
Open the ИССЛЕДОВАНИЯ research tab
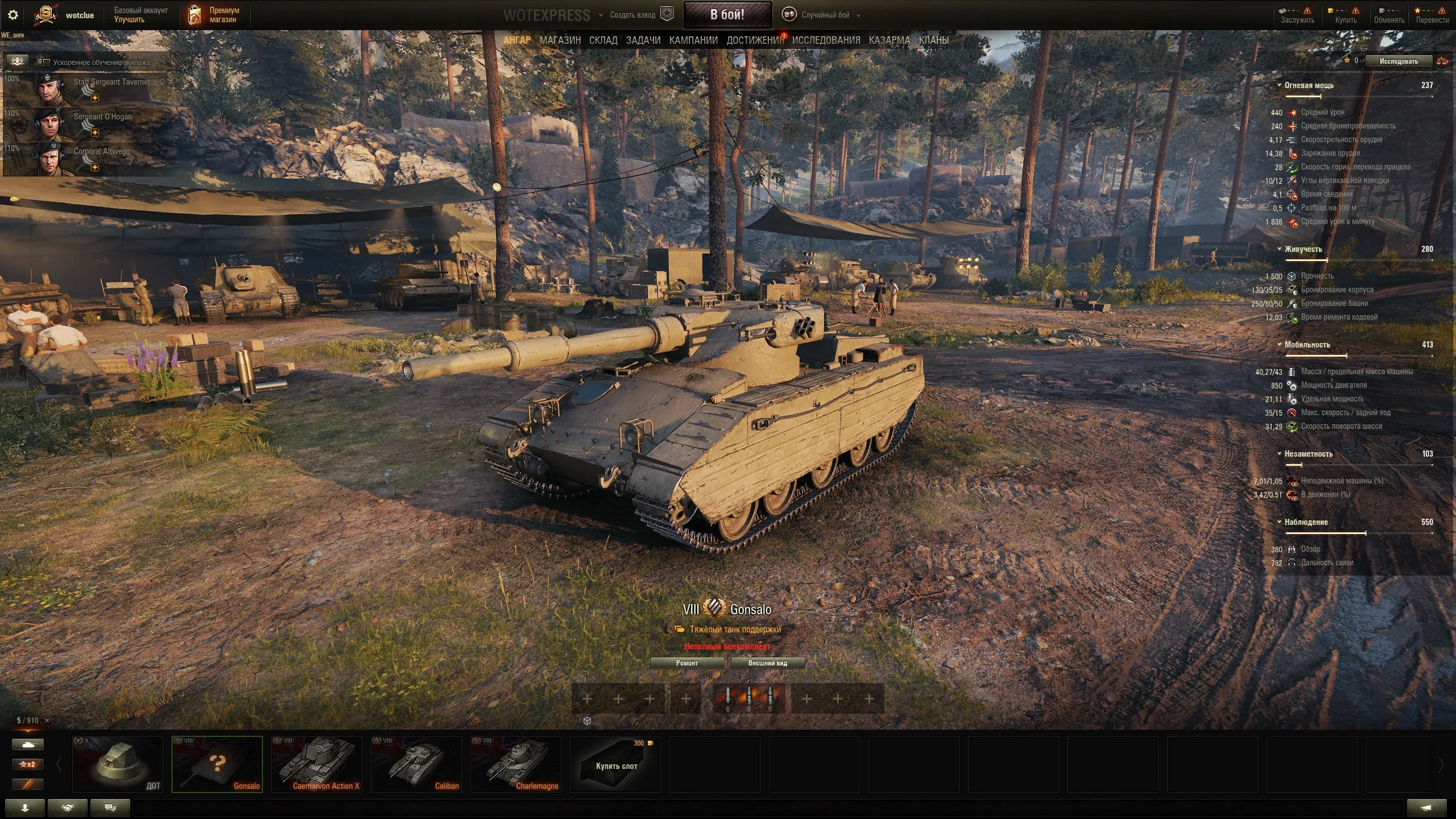(x=826, y=40)
